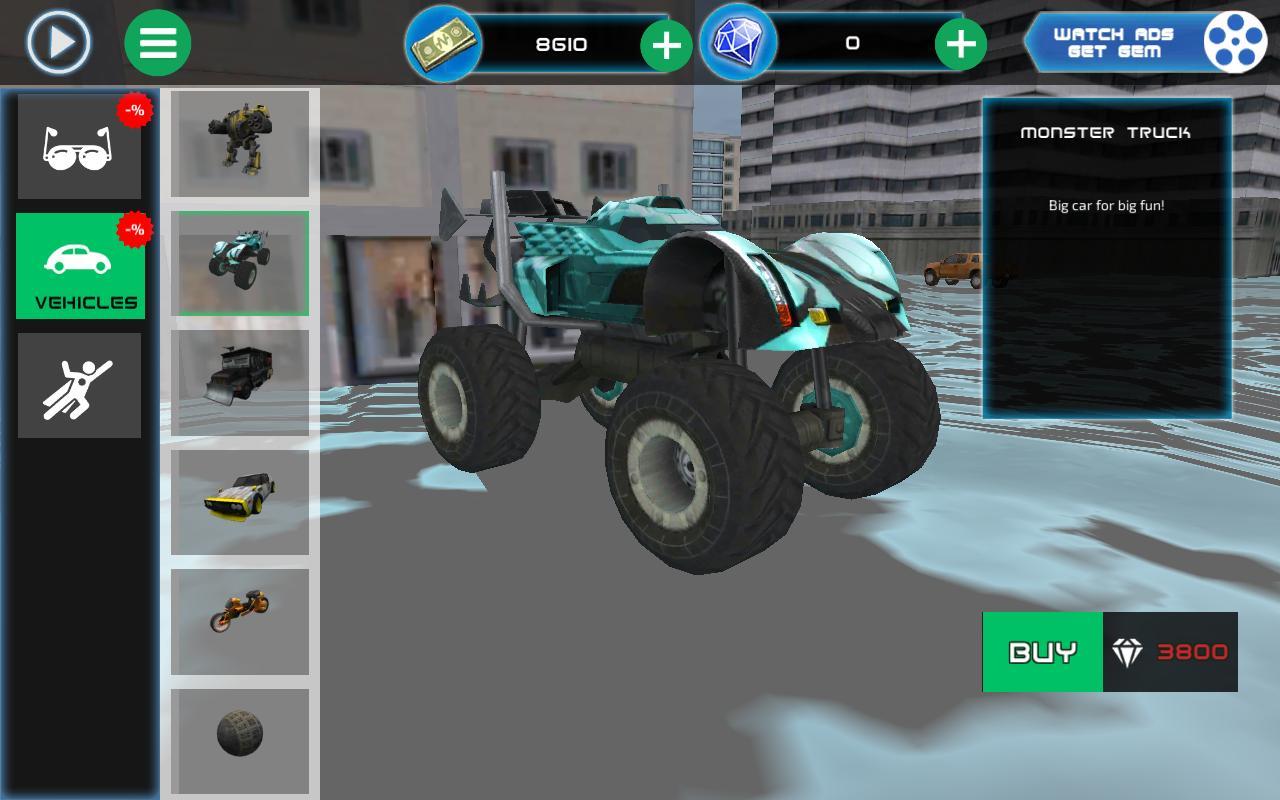Click the vehicles discount badge
Screen dimensions: 1280x800
pos(133,227)
